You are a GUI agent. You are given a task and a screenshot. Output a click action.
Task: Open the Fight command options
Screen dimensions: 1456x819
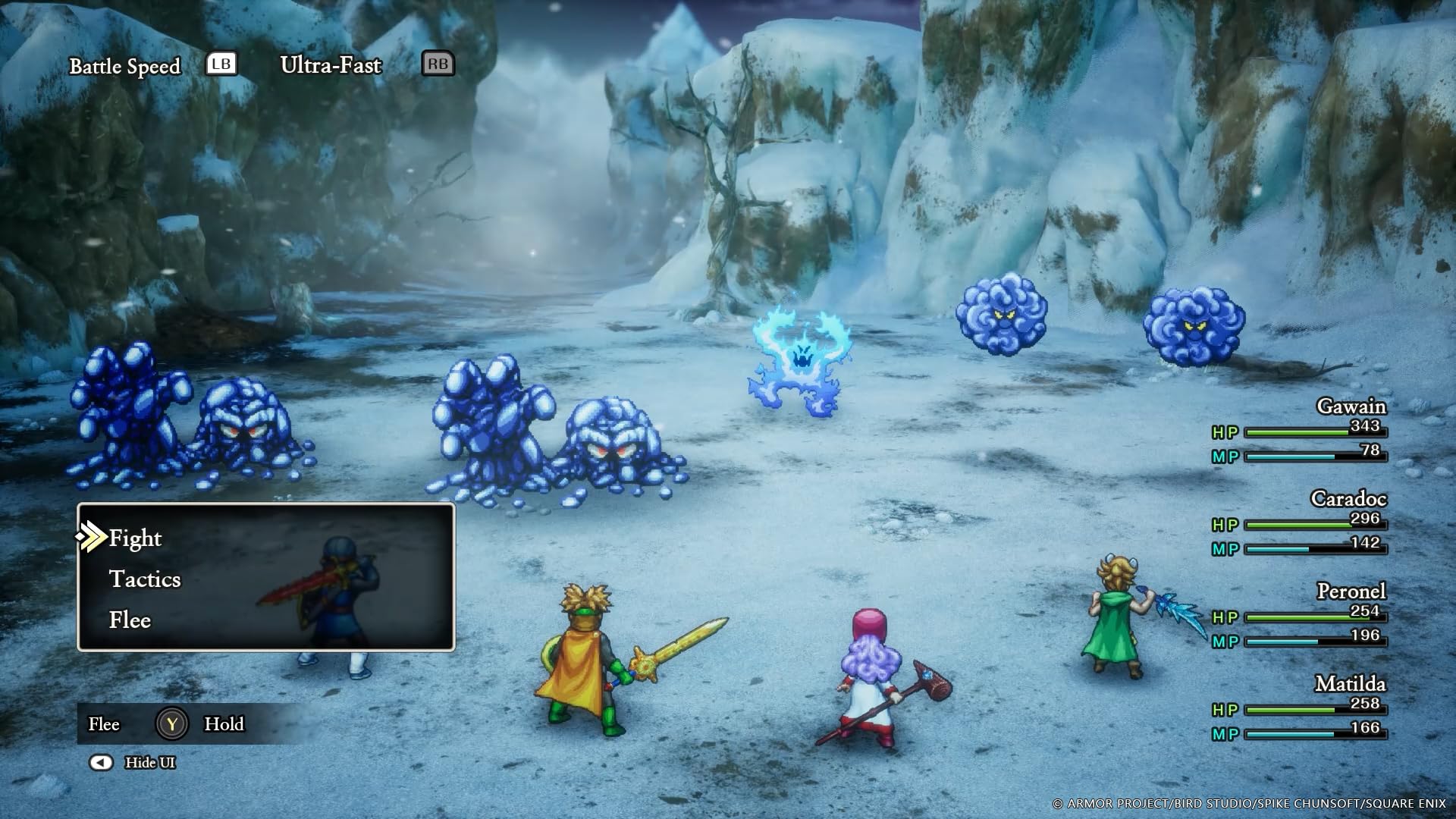135,538
